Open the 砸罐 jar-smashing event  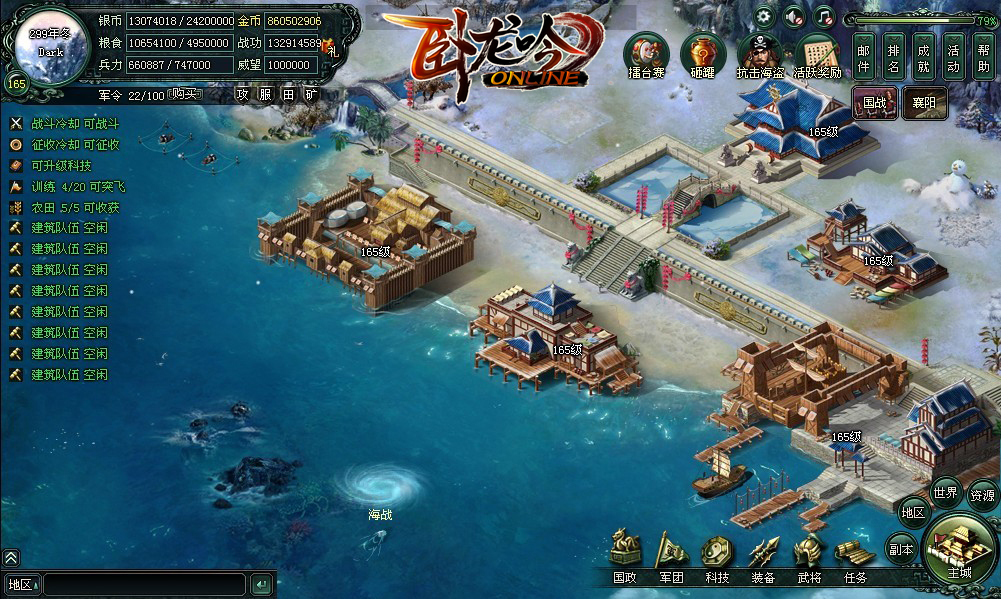tap(703, 55)
